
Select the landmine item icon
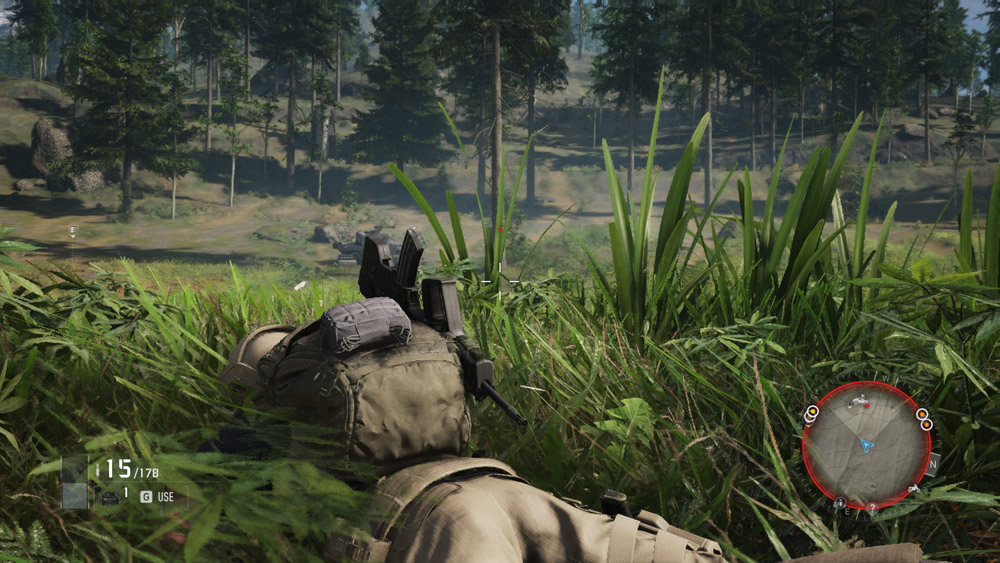point(109,496)
